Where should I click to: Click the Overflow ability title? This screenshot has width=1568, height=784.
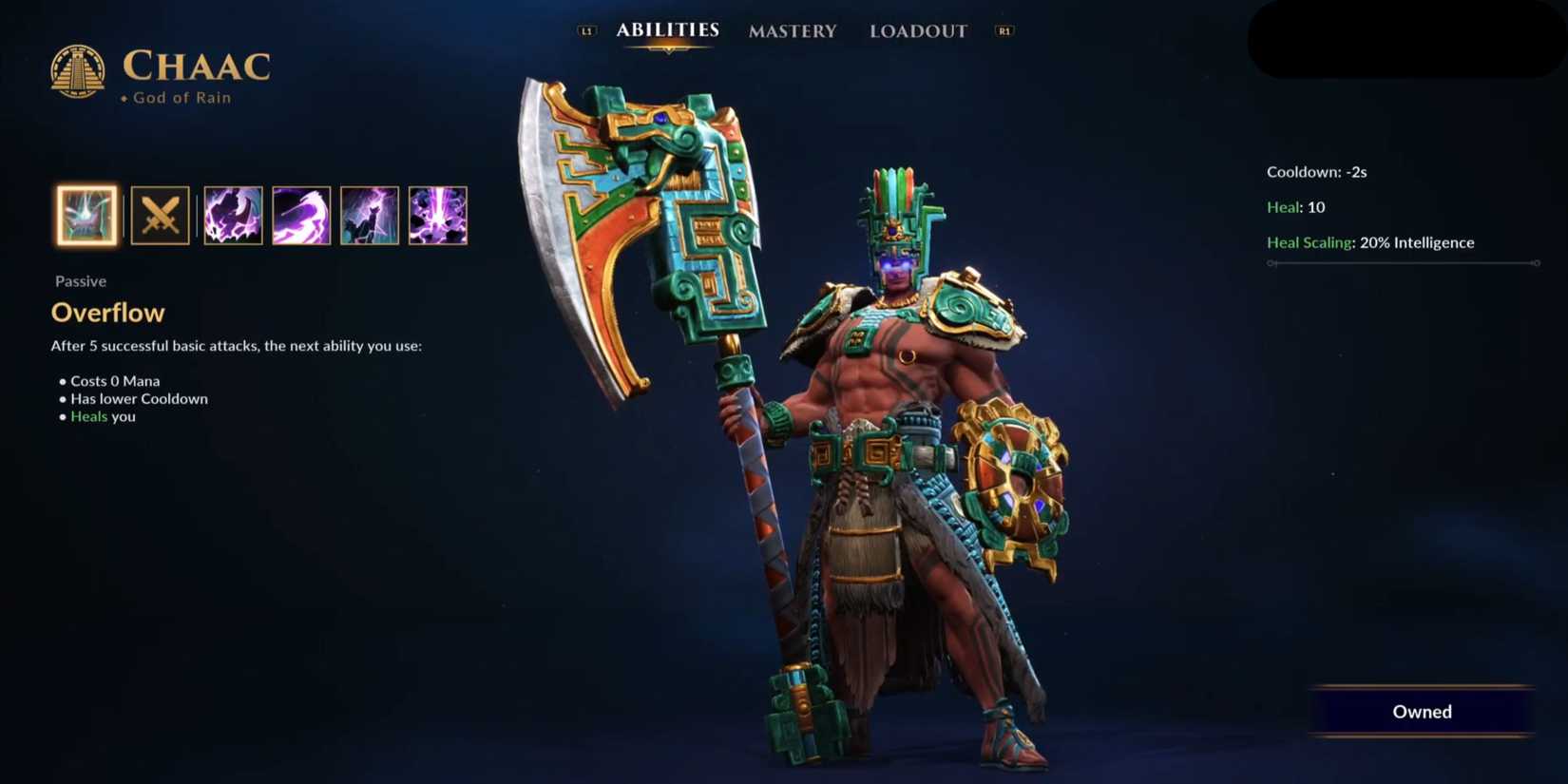point(107,312)
